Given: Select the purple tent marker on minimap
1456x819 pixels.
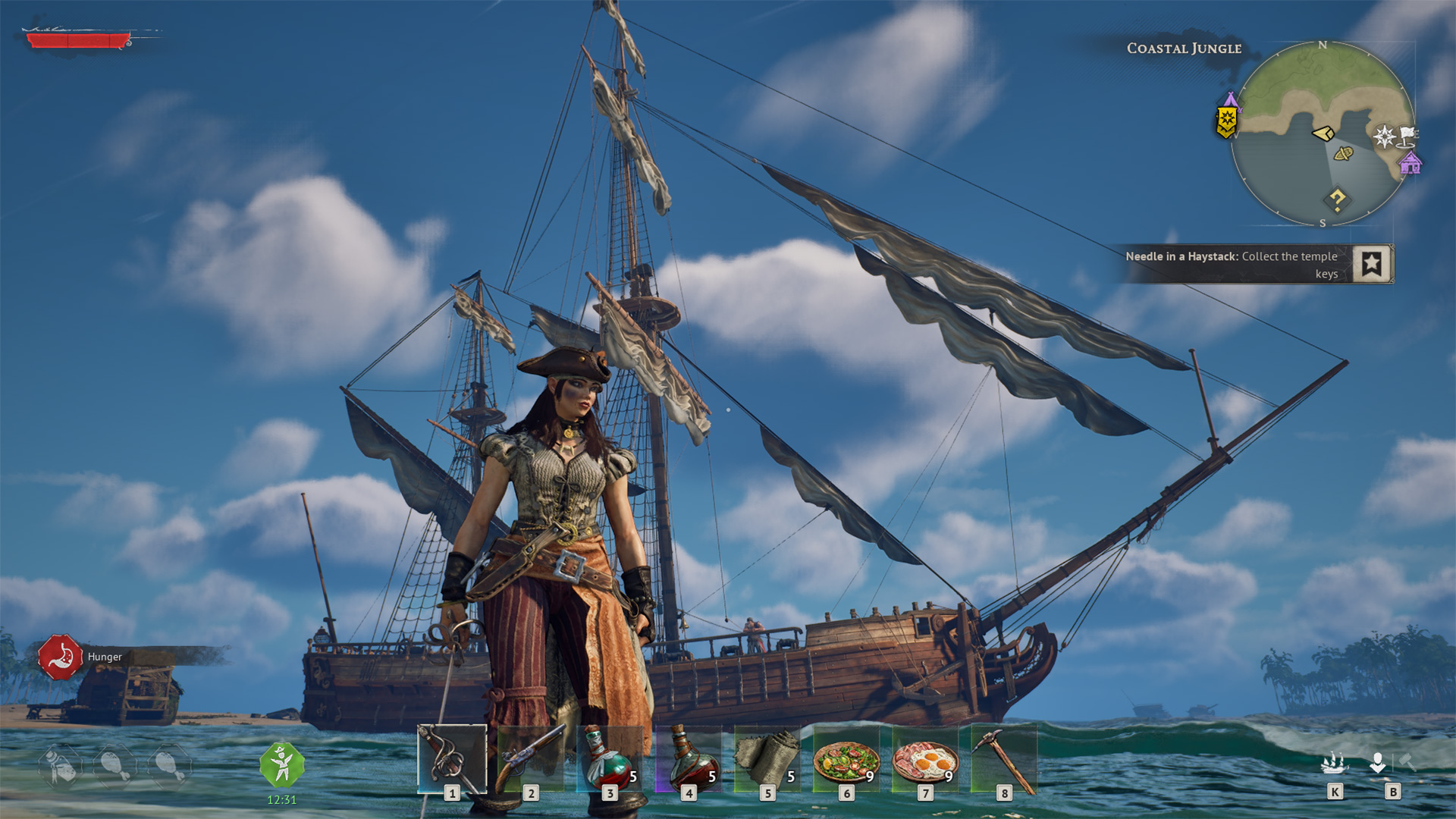Looking at the screenshot, I should 1231,99.
